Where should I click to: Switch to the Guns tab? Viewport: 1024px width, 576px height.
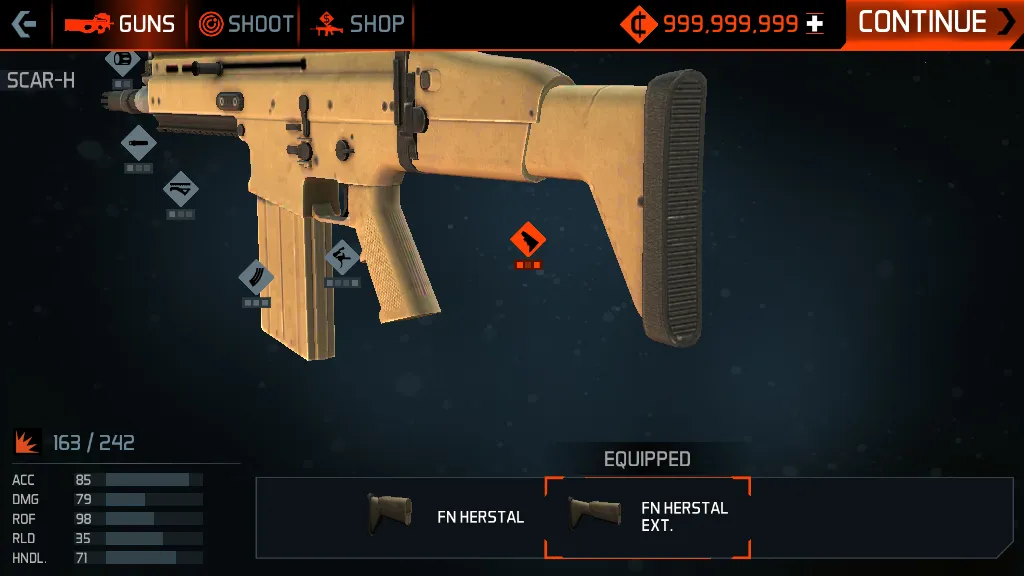tap(121, 24)
